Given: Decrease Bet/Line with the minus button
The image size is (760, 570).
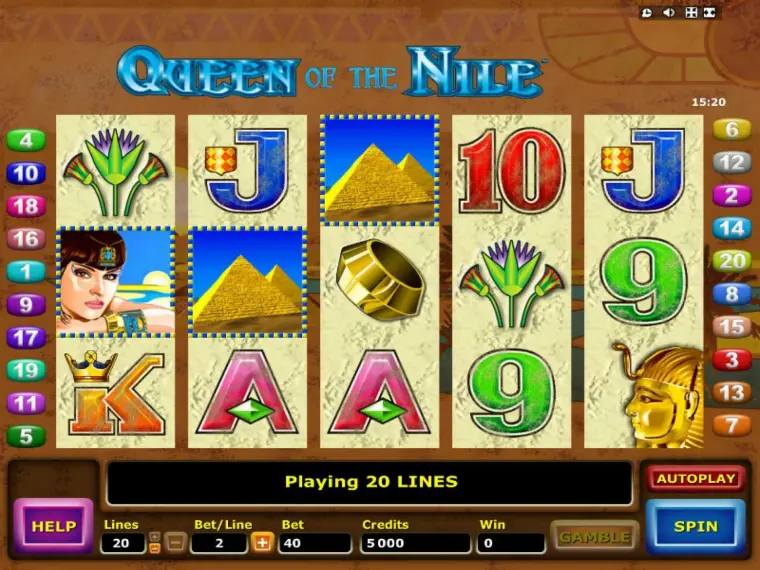Looking at the screenshot, I should click(x=174, y=542).
